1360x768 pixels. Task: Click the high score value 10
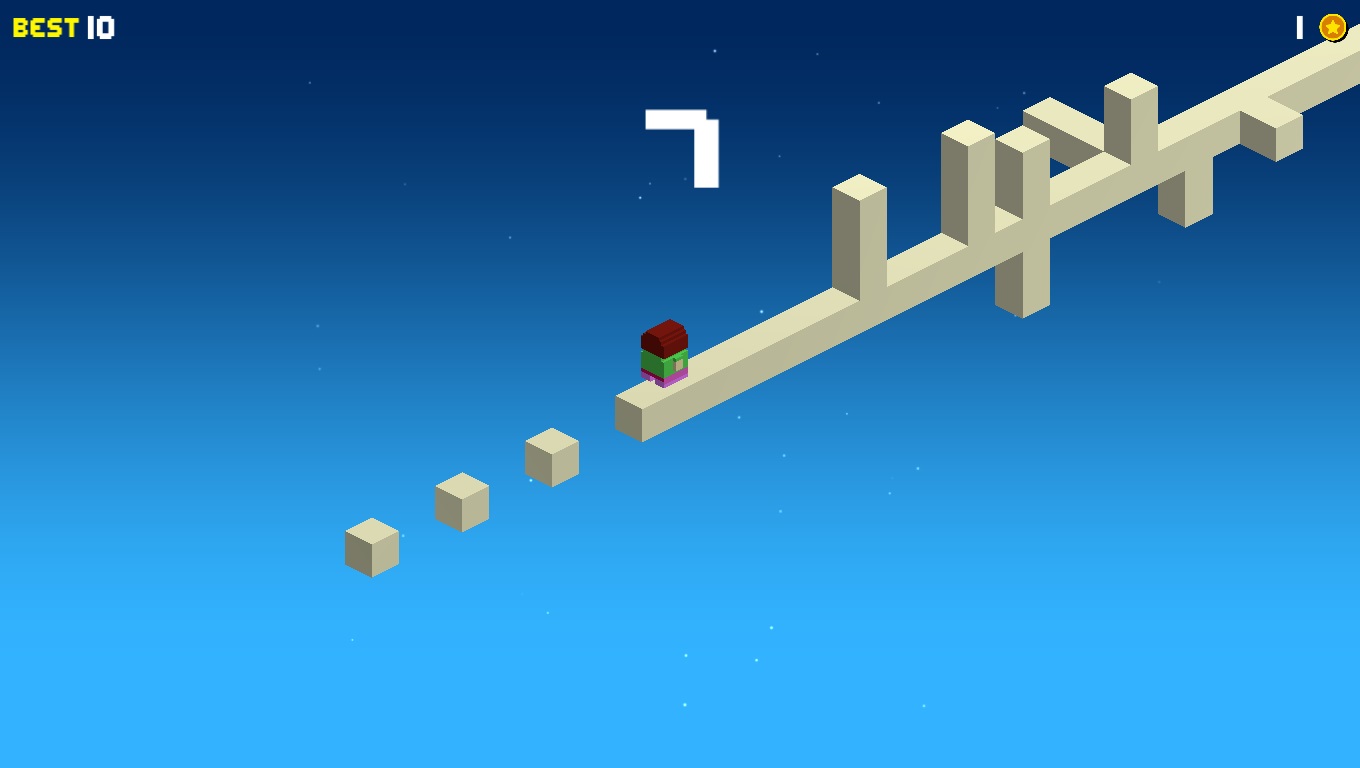103,27
